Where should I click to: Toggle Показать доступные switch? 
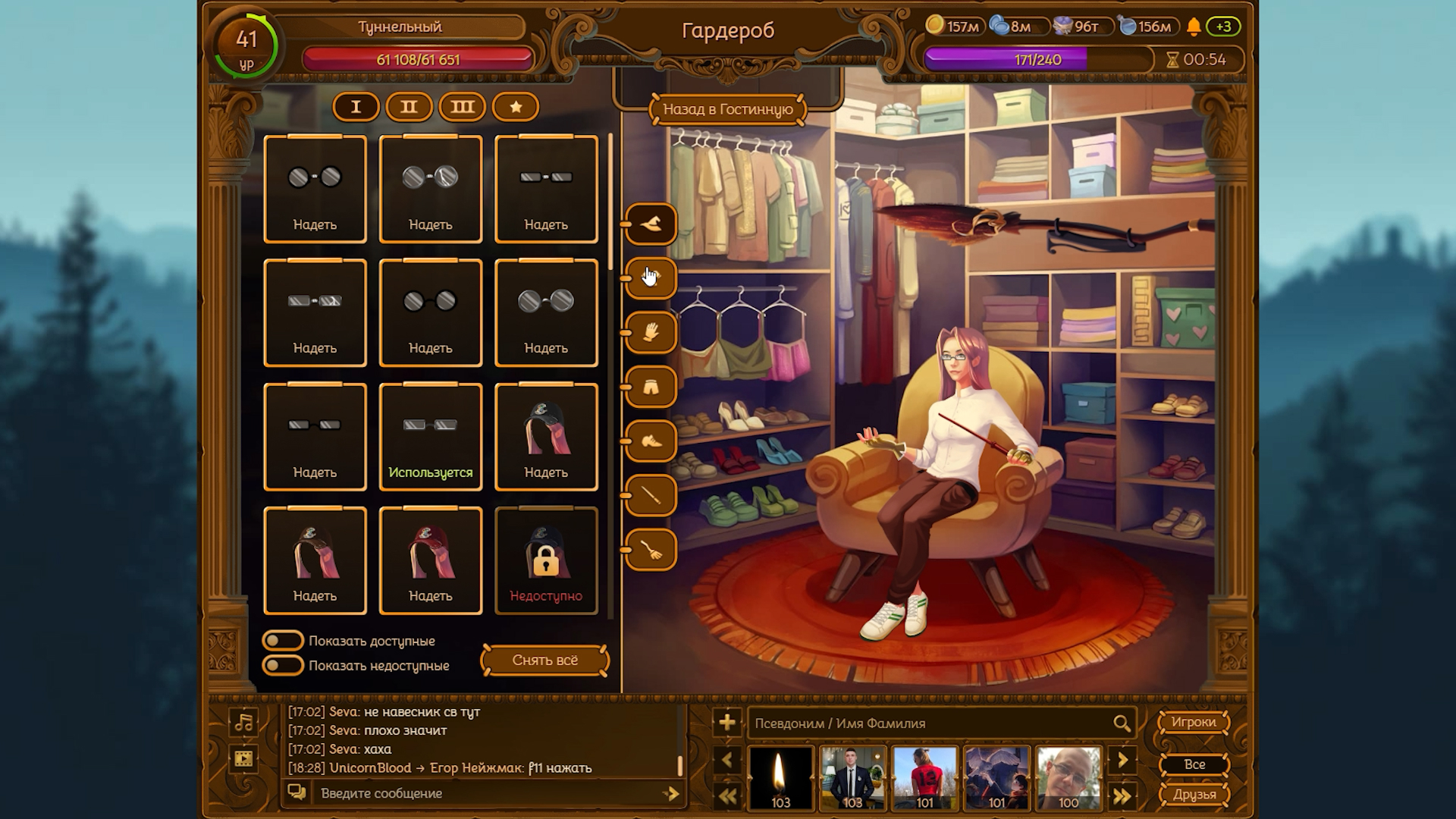[283, 641]
